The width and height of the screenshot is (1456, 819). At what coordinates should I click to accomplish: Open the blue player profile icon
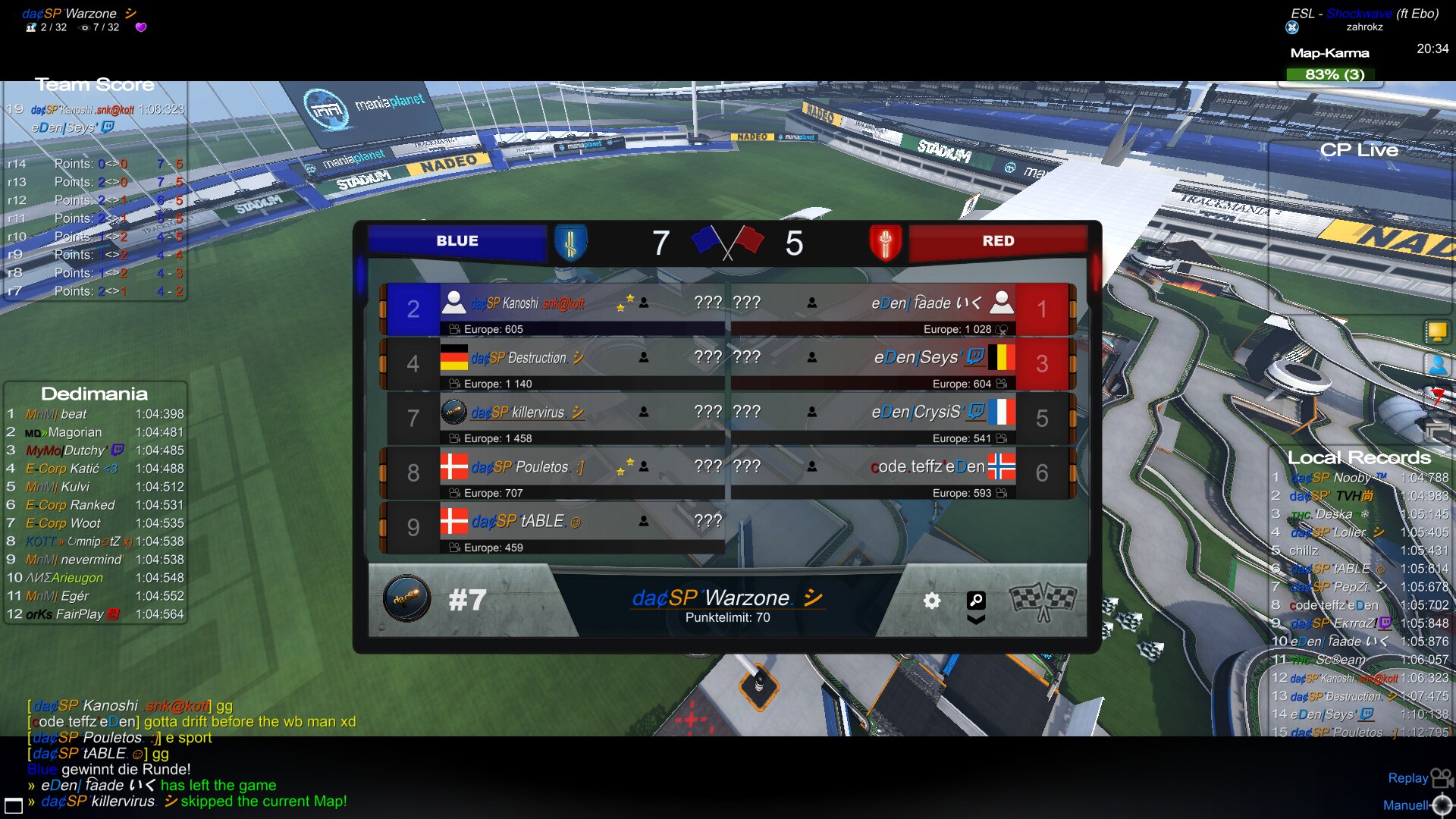pyautogui.click(x=1437, y=365)
